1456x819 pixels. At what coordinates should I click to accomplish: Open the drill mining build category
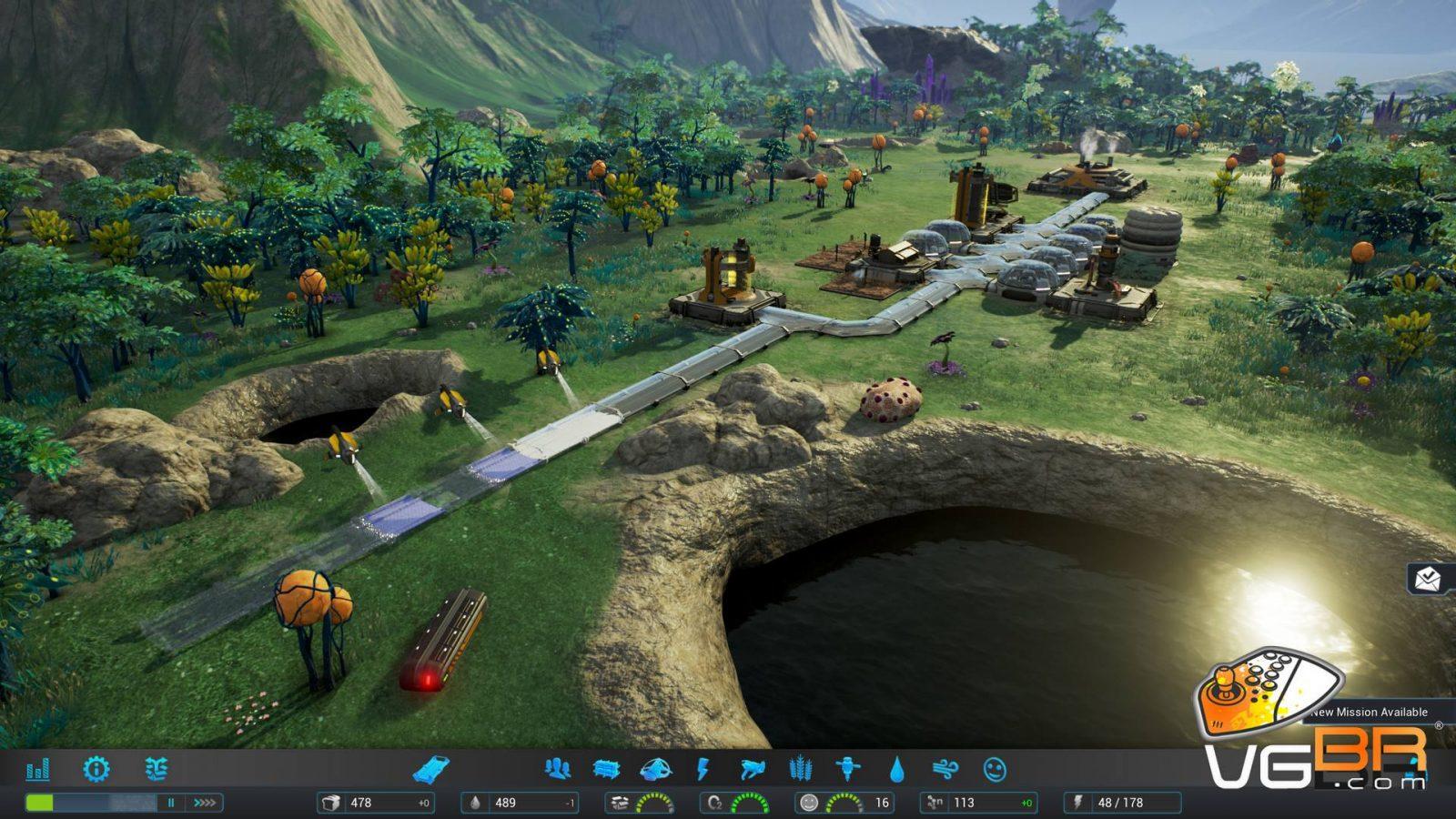[848, 770]
